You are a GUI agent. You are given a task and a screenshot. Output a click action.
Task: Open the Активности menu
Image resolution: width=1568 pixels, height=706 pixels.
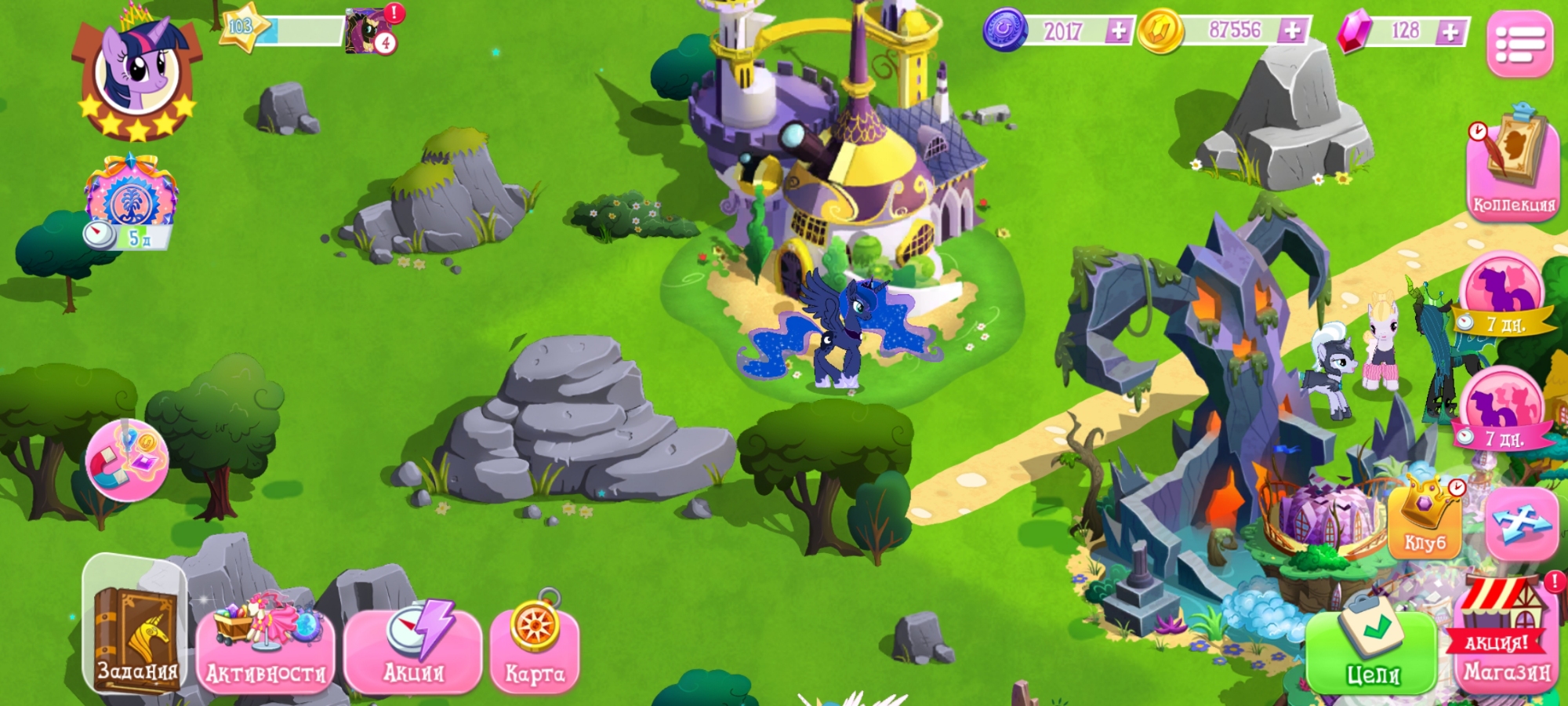(x=266, y=650)
